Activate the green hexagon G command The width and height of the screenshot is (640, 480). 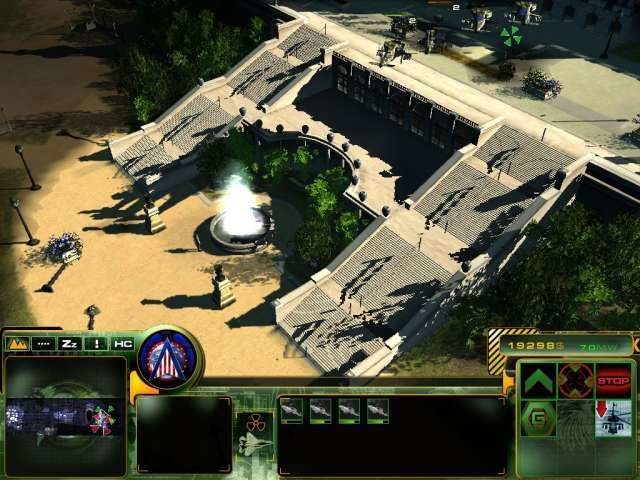pyautogui.click(x=538, y=417)
